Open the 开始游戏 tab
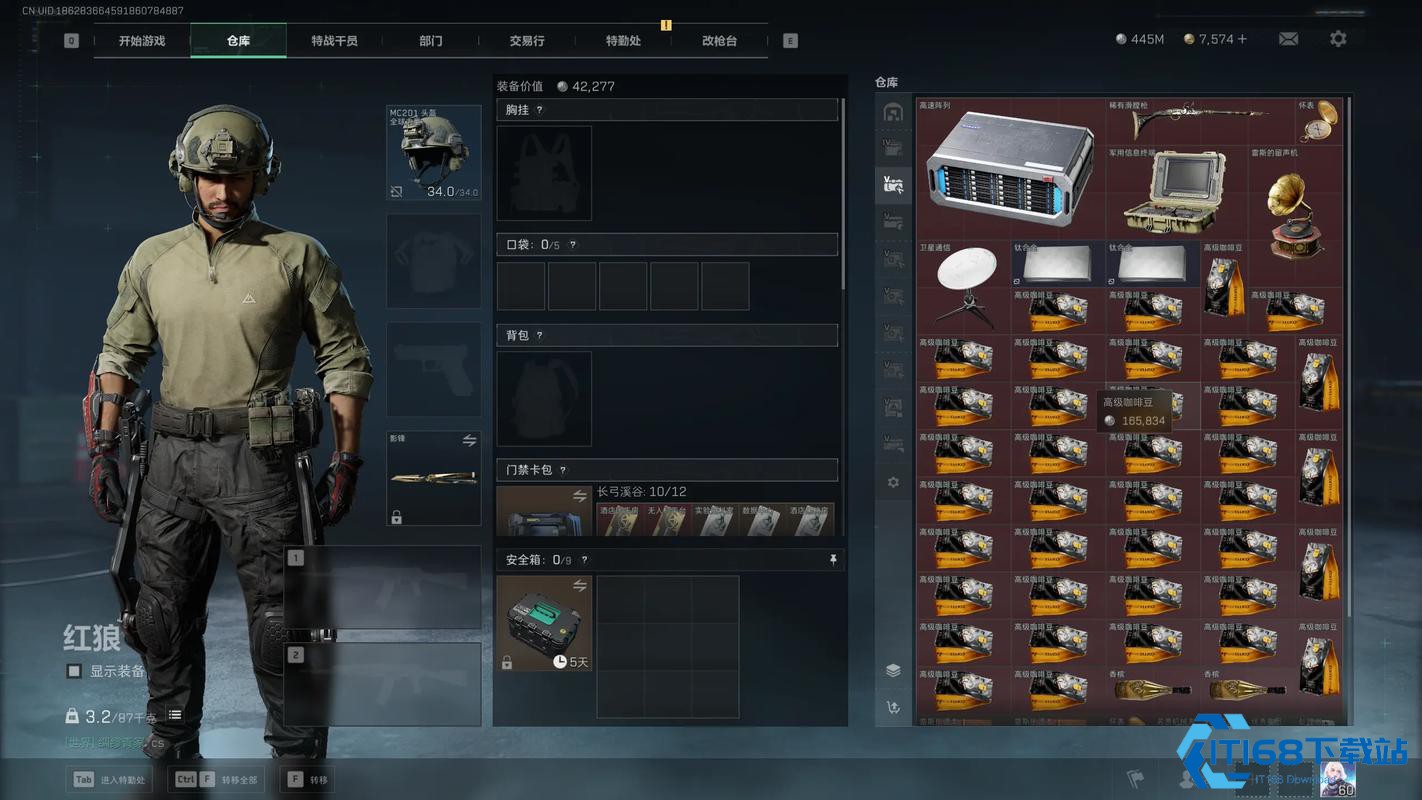Viewport: 1422px width, 800px height. click(141, 41)
